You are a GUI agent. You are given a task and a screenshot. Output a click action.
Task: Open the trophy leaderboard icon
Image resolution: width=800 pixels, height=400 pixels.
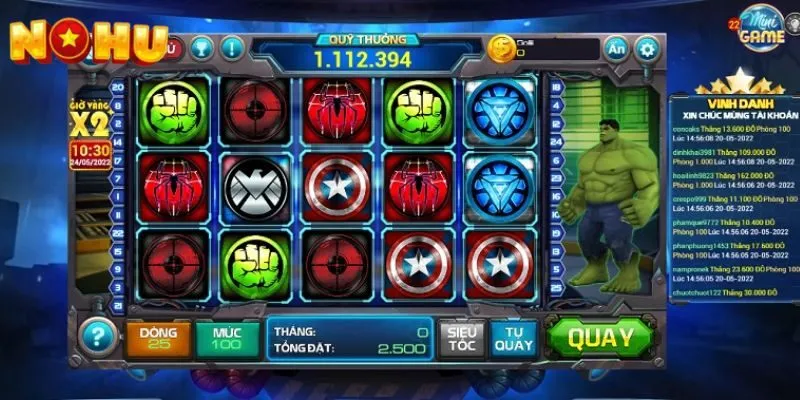click(x=201, y=47)
